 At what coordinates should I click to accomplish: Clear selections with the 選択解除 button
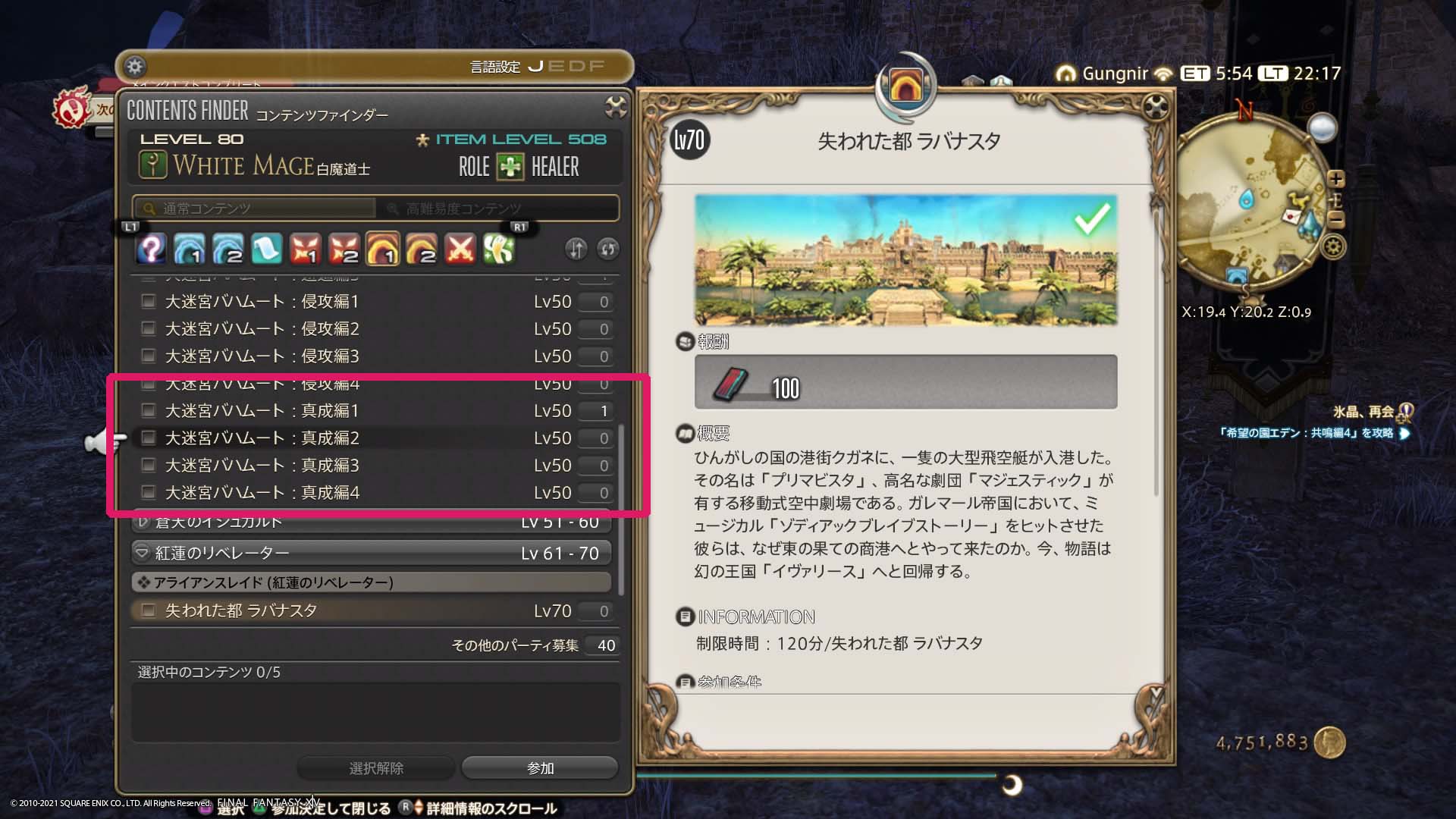[376, 768]
